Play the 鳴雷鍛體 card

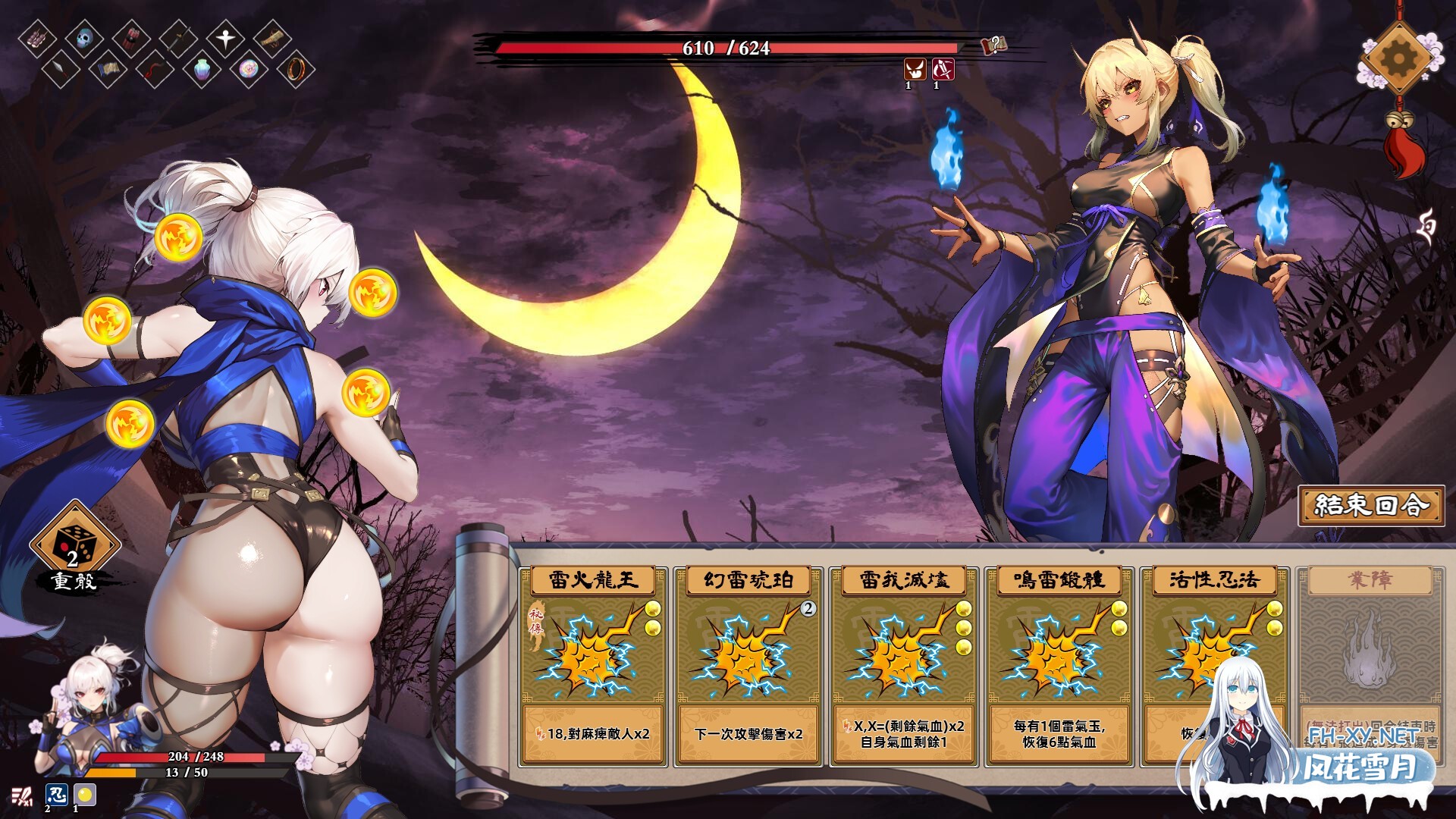tap(1059, 665)
